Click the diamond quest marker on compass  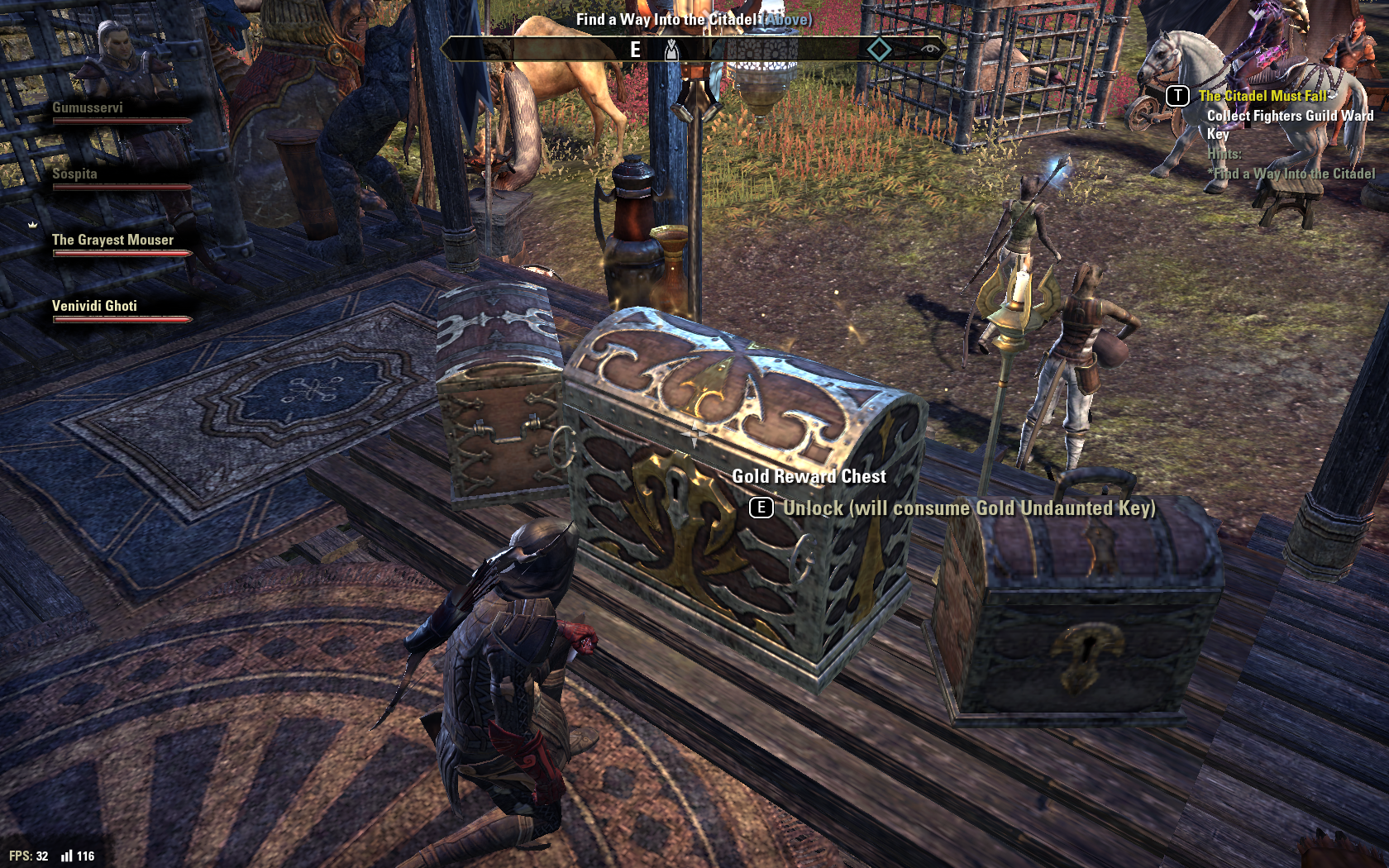[x=879, y=50]
